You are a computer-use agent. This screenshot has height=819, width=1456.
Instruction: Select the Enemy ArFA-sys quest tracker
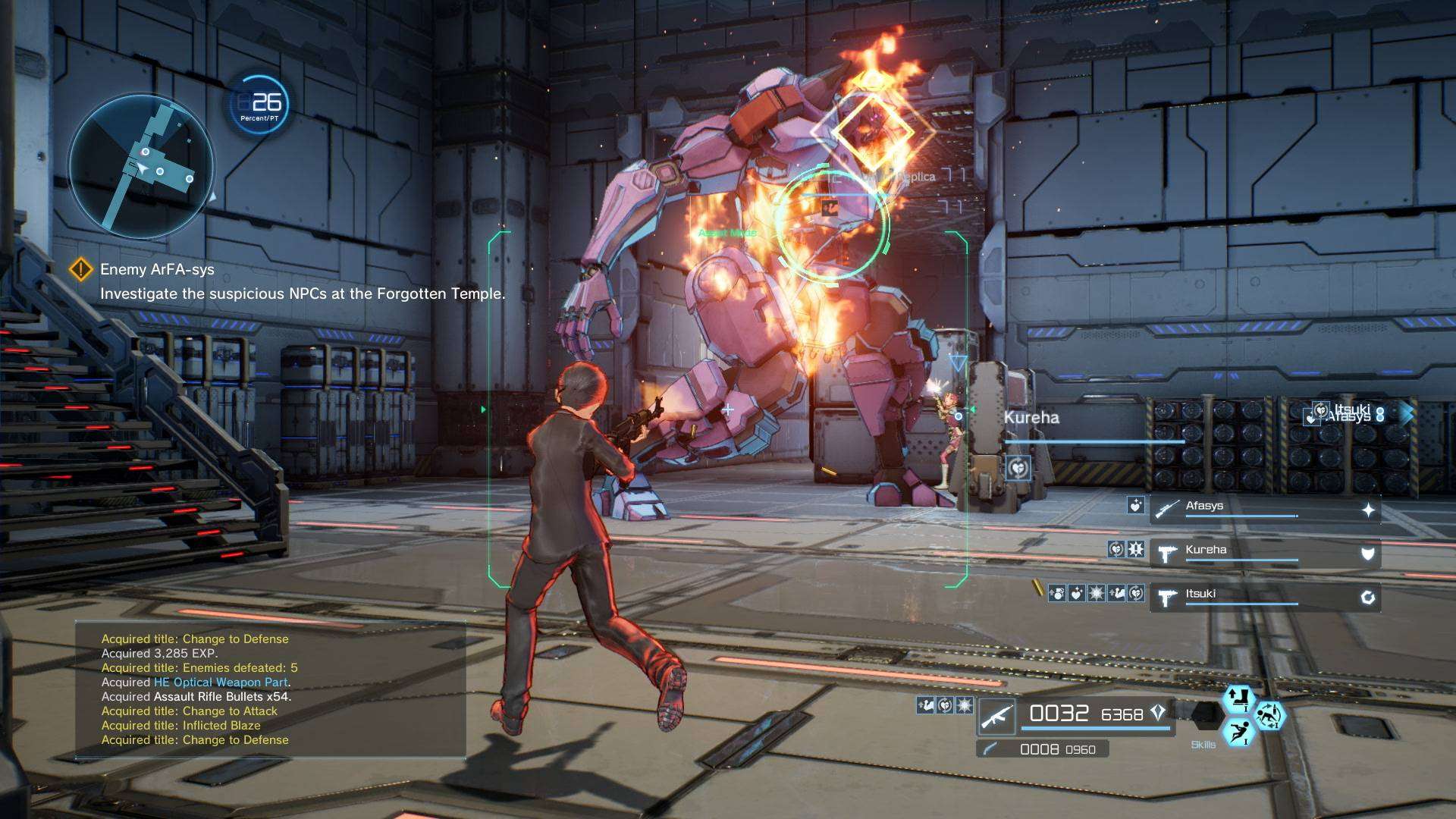(x=157, y=269)
